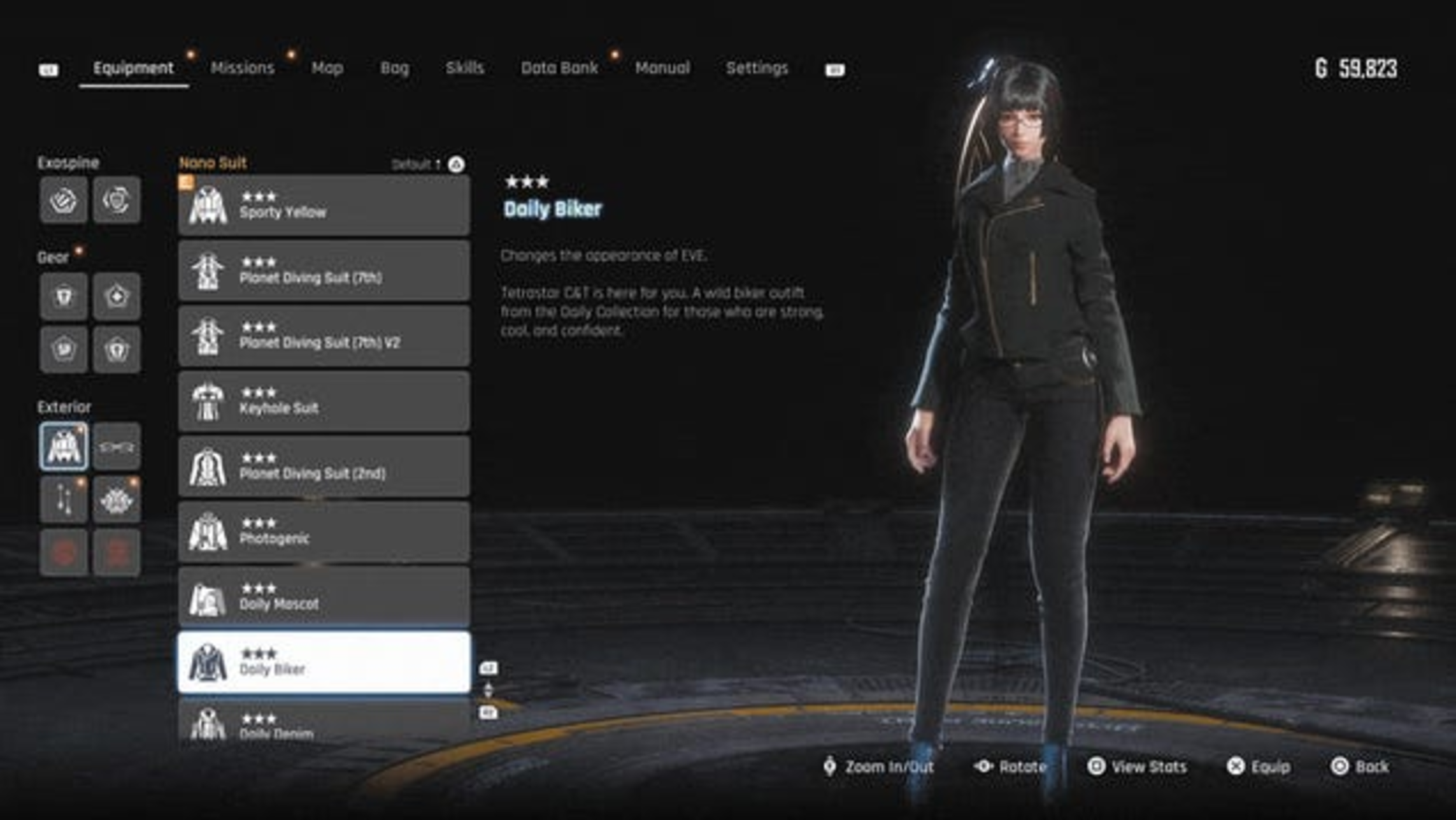This screenshot has height=820, width=1456.
Task: Open the Data Bank tab
Action: tap(559, 68)
